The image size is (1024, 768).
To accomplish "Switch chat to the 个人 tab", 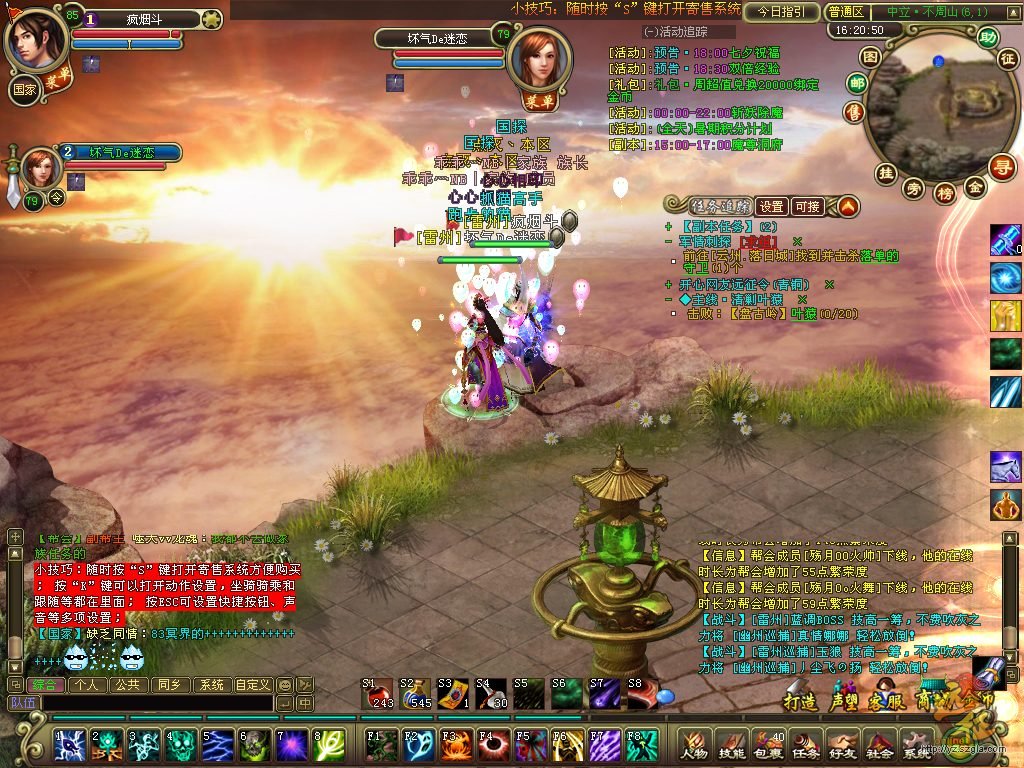I will coord(87,685).
